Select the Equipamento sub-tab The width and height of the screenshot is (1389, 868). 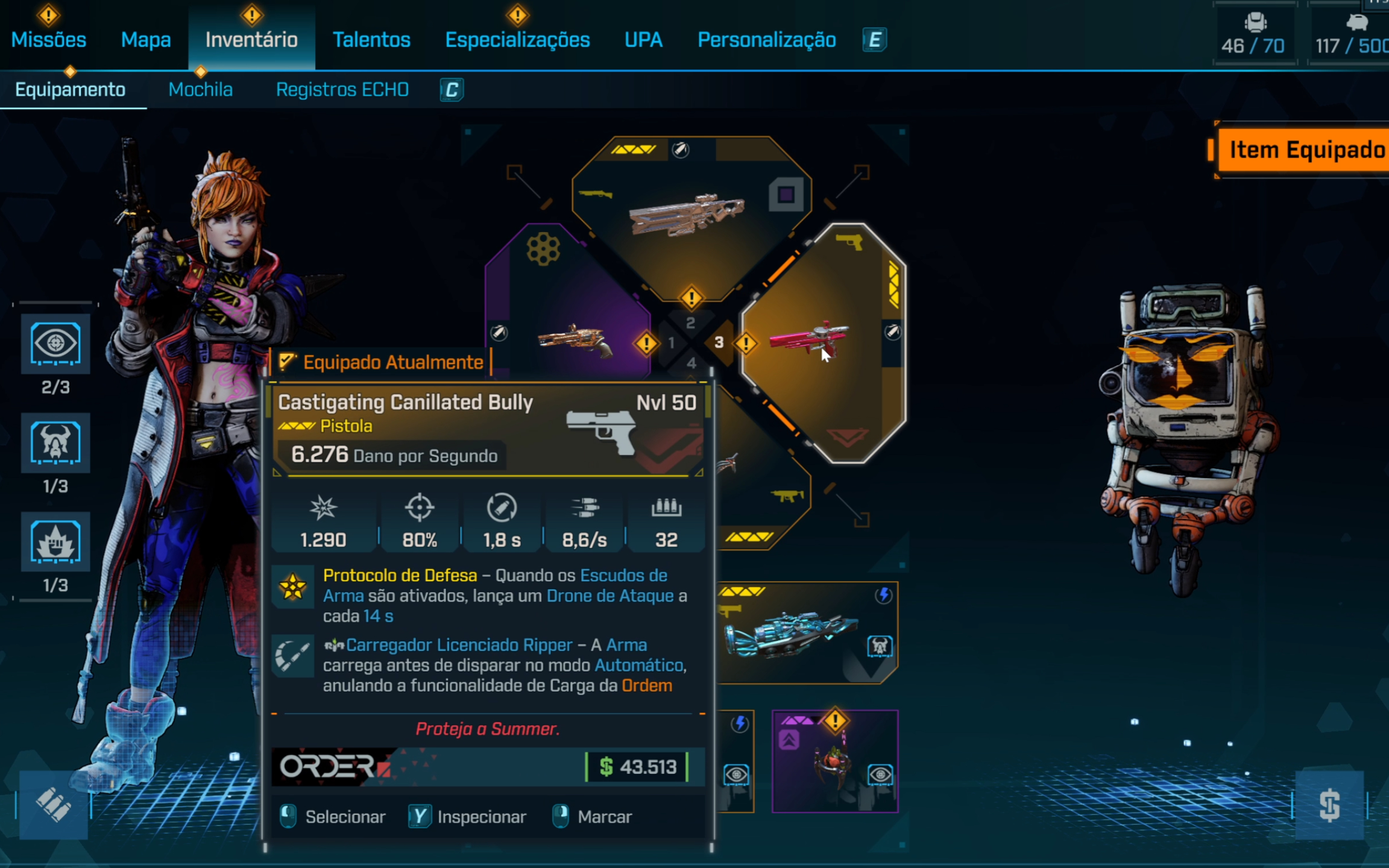click(x=71, y=90)
